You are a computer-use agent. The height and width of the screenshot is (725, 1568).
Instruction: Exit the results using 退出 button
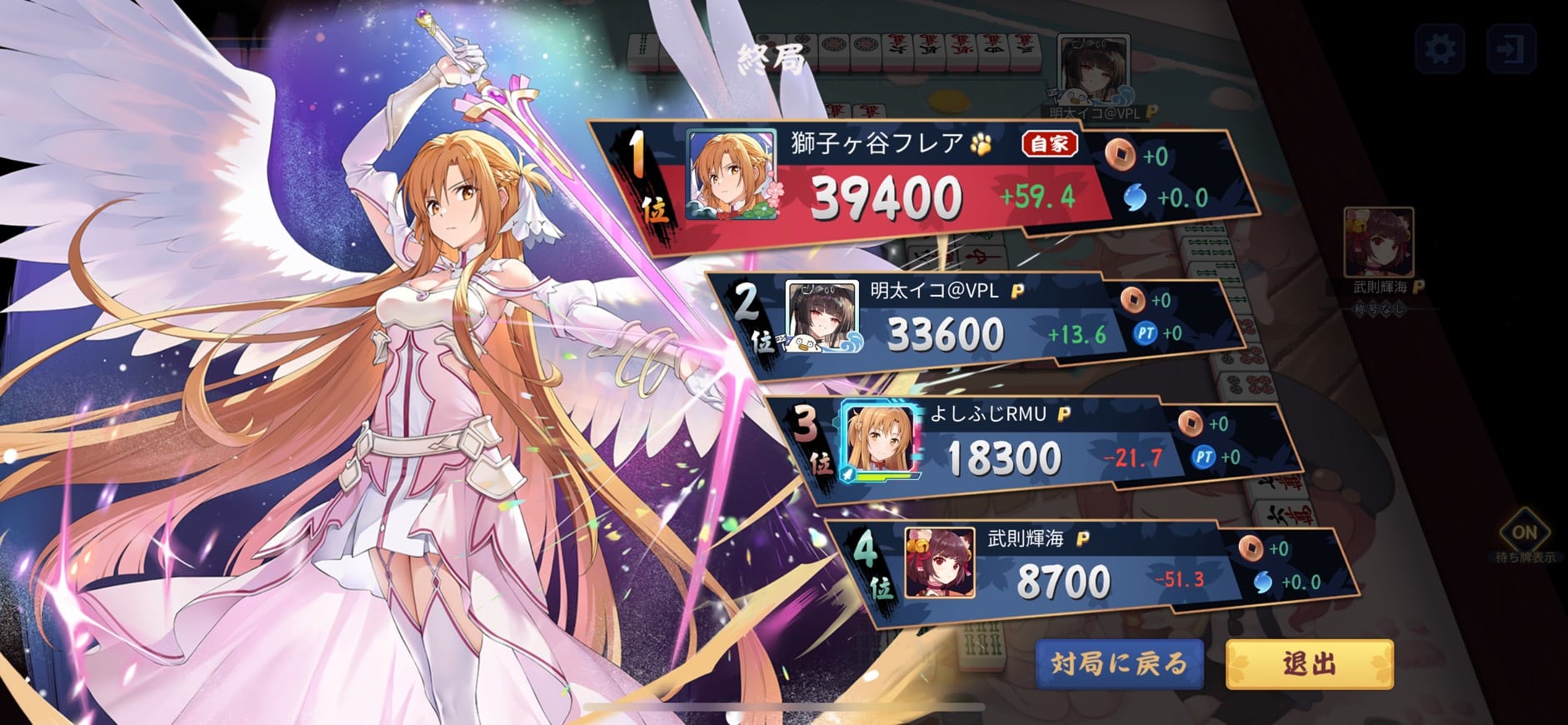pyautogui.click(x=1309, y=664)
